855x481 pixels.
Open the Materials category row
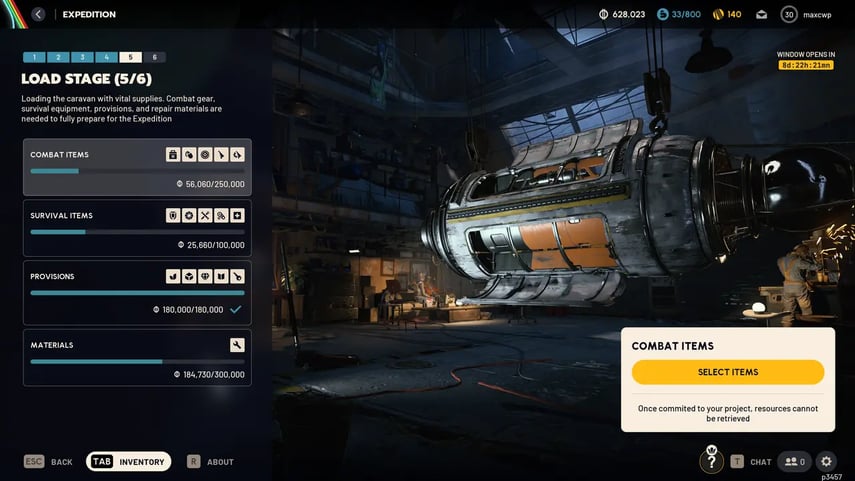pyautogui.click(x=137, y=357)
